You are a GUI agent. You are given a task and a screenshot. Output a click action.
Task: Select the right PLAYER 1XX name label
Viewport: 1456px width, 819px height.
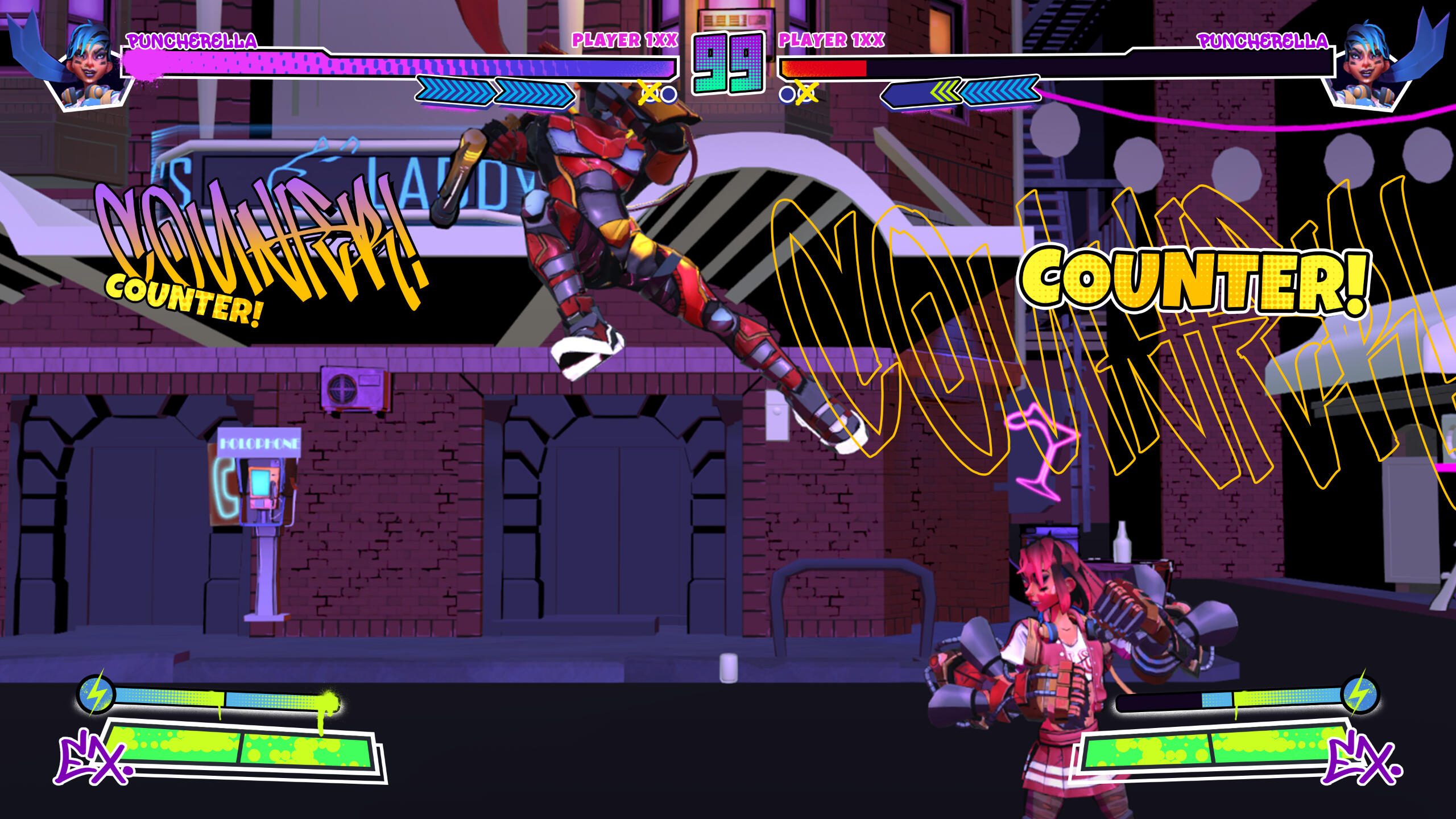830,40
